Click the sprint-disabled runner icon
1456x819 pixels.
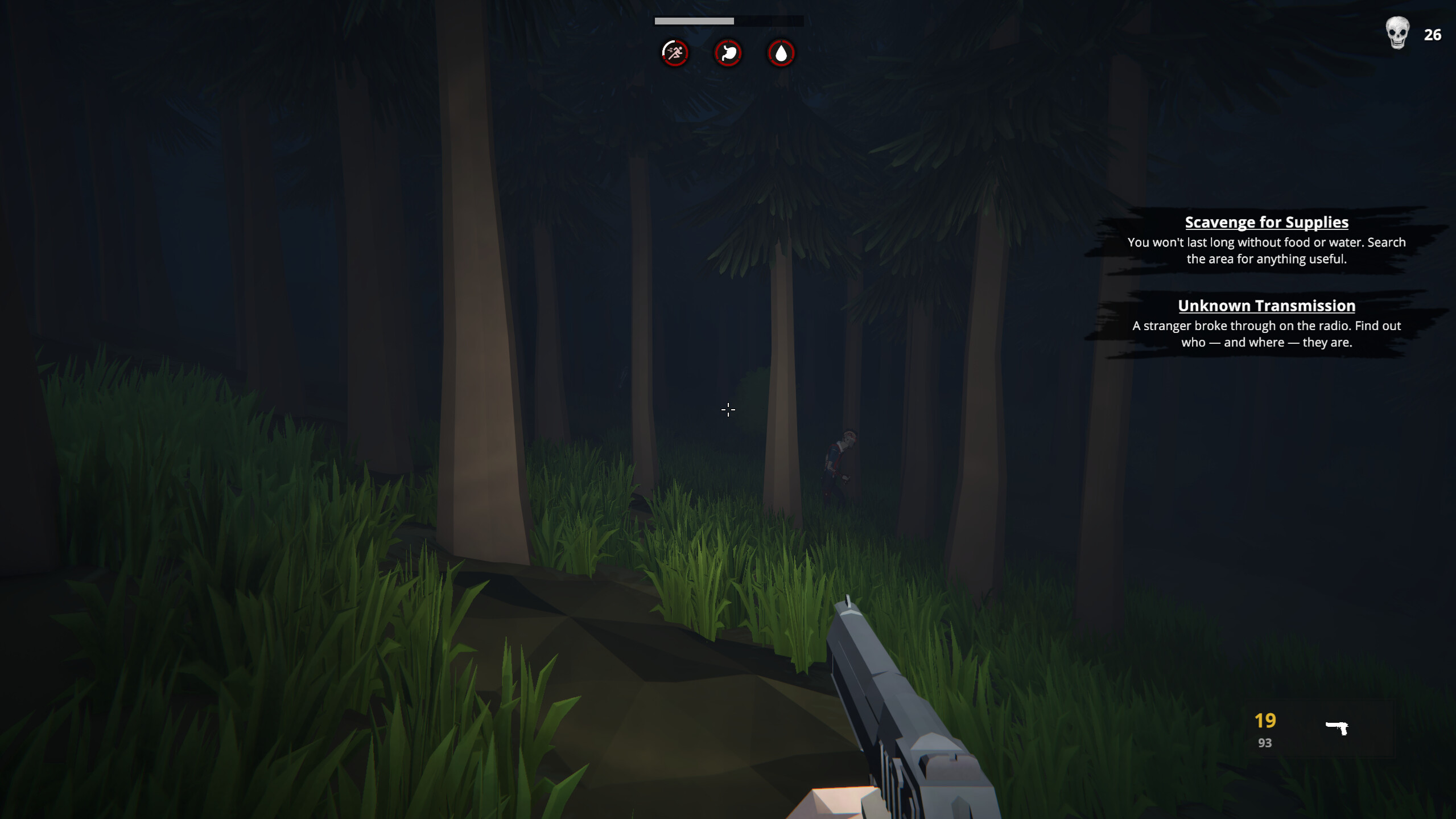pos(674,52)
